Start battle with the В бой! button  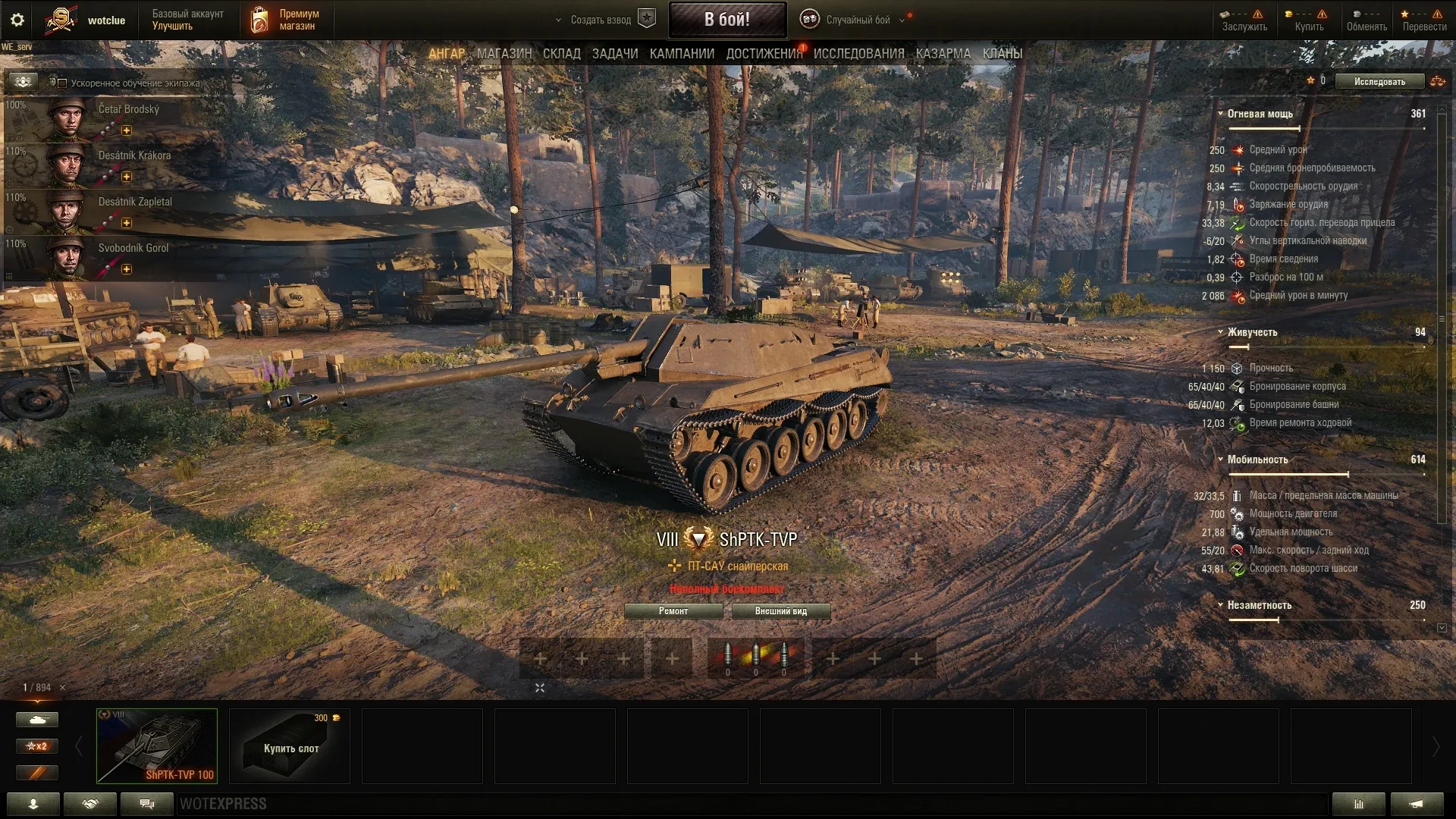point(726,20)
